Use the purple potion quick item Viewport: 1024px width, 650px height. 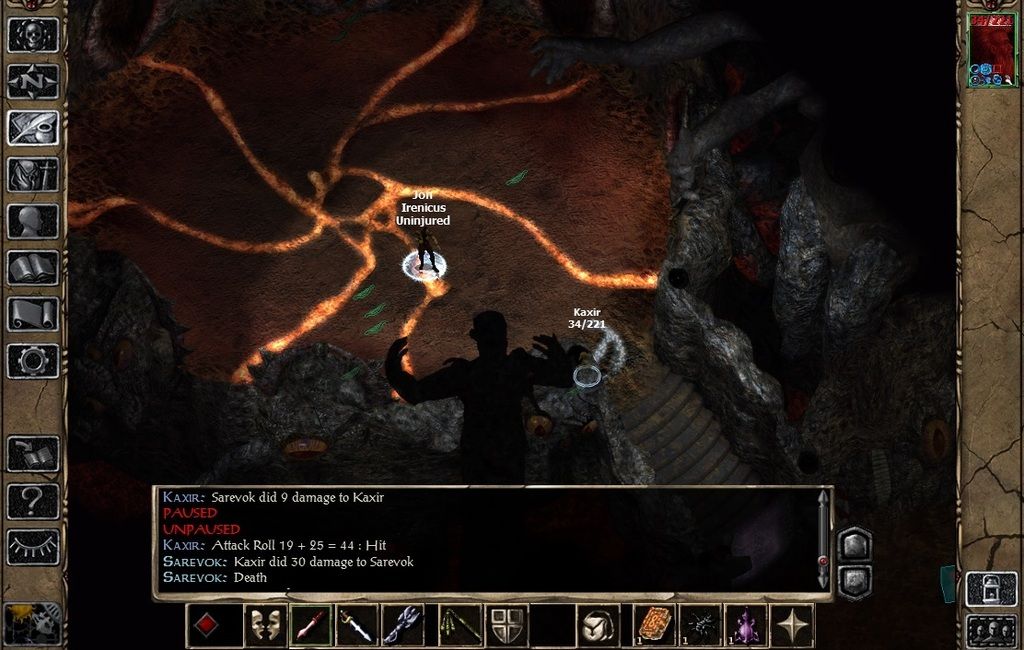click(x=745, y=624)
